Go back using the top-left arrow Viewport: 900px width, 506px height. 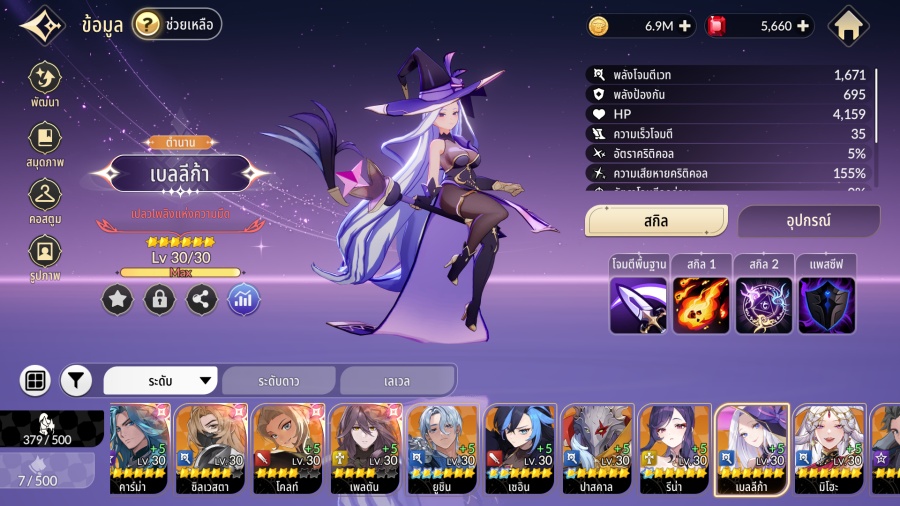click(x=41, y=26)
